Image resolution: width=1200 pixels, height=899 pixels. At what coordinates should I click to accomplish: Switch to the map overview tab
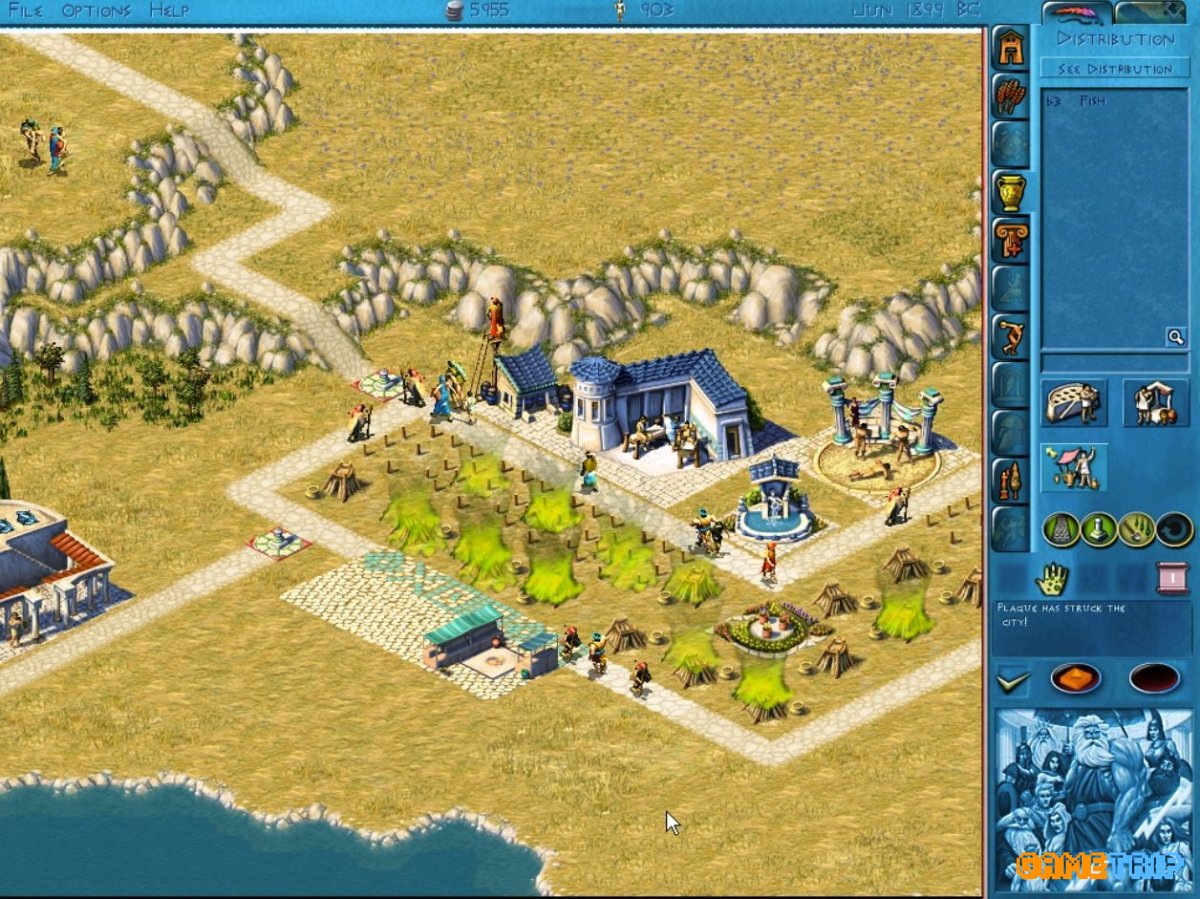(1153, 12)
